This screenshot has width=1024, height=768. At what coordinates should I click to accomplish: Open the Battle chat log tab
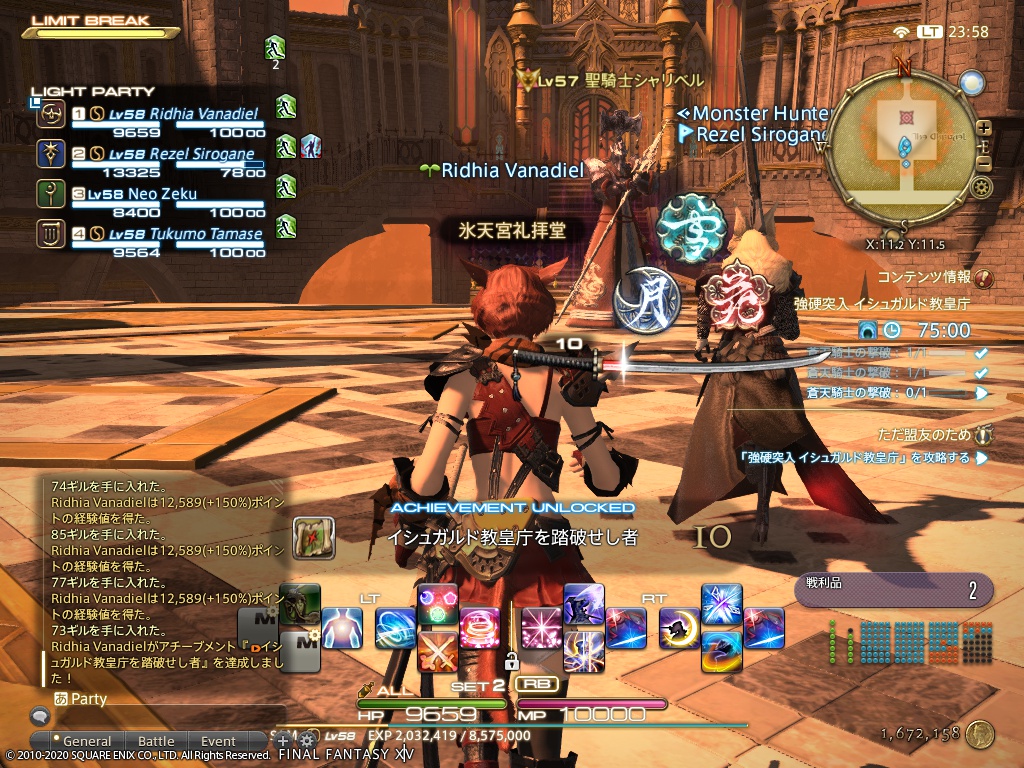(156, 742)
